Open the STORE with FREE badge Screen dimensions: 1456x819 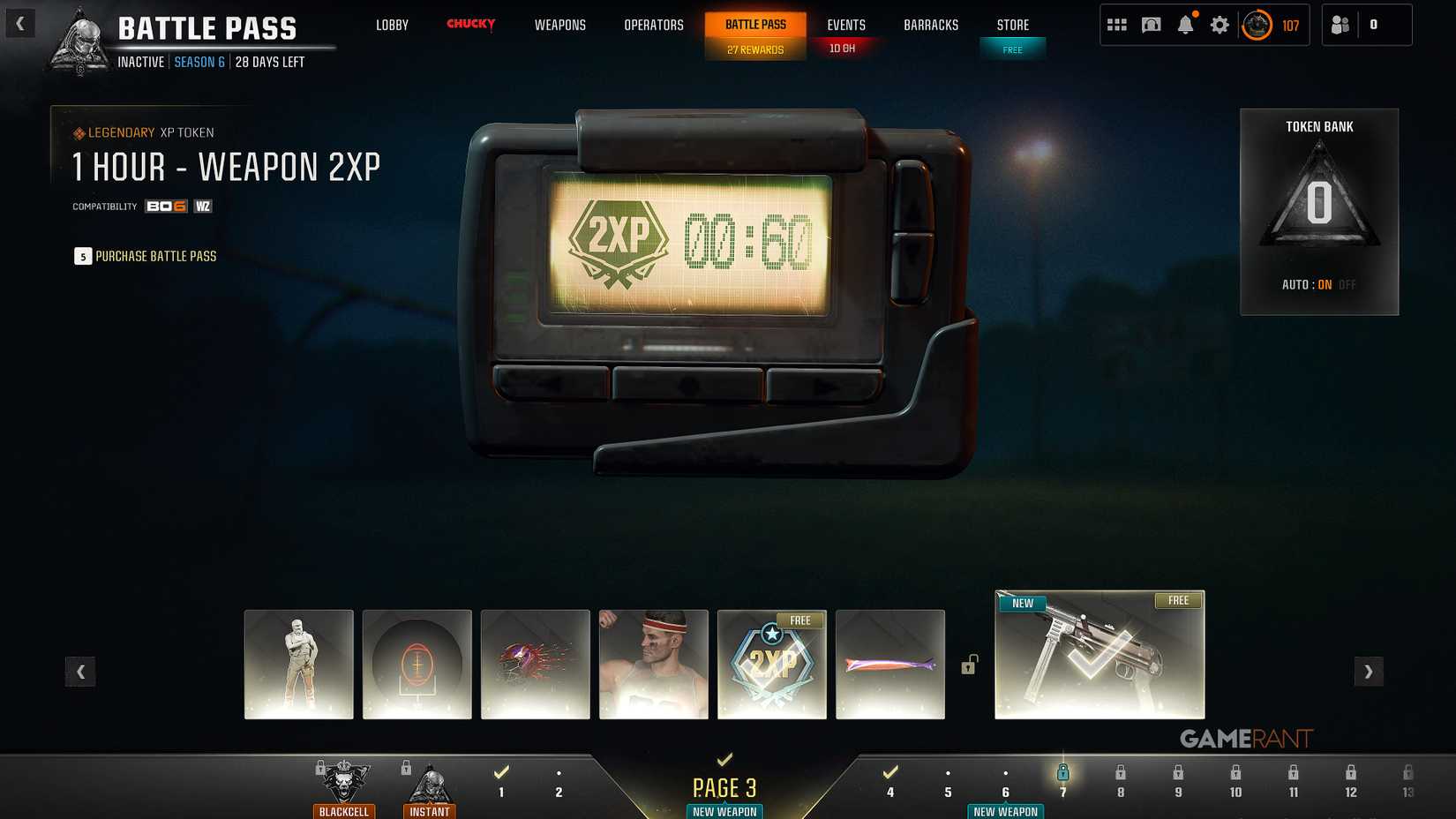[x=1012, y=25]
